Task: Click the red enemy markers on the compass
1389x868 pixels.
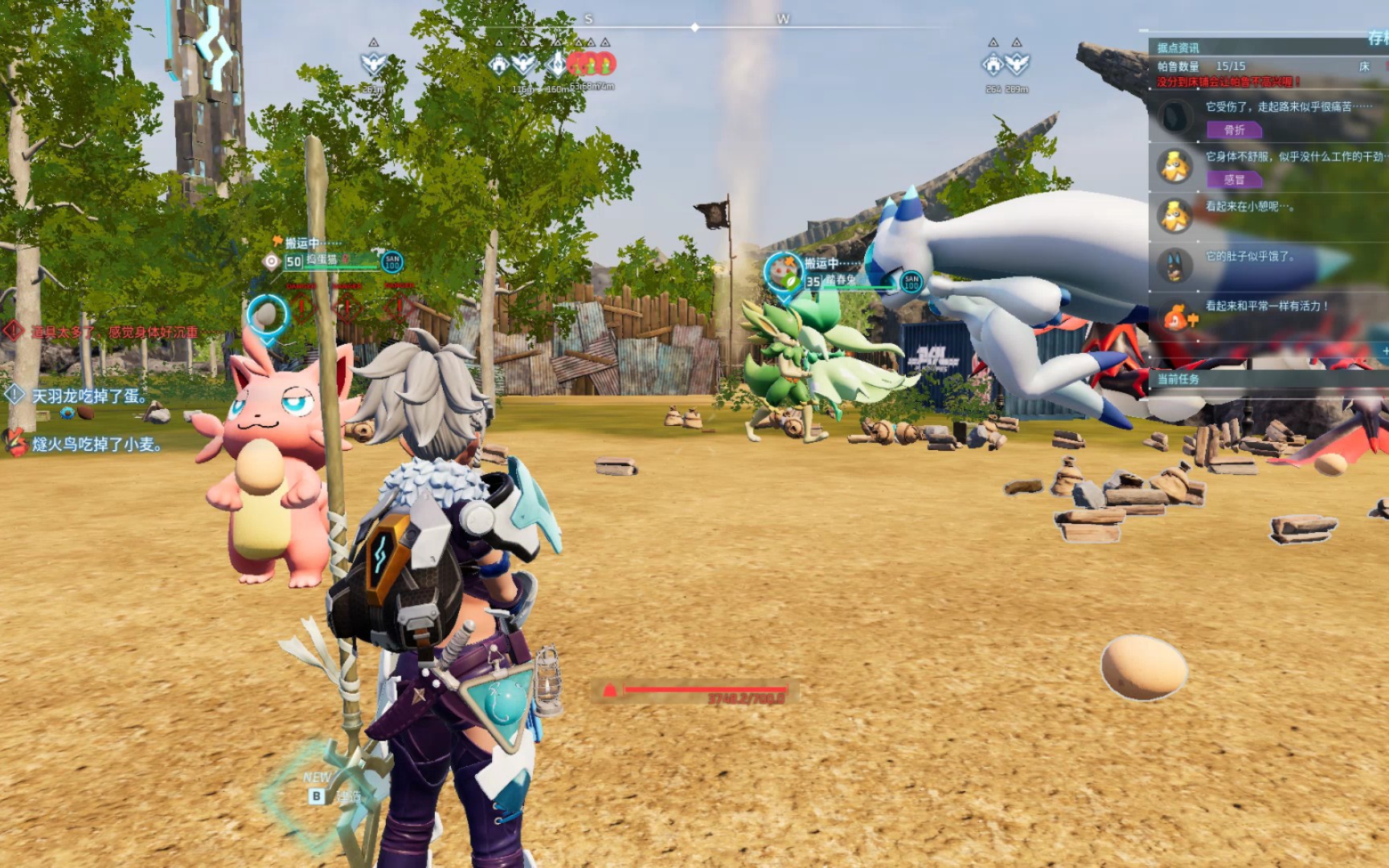Action: pos(592,63)
